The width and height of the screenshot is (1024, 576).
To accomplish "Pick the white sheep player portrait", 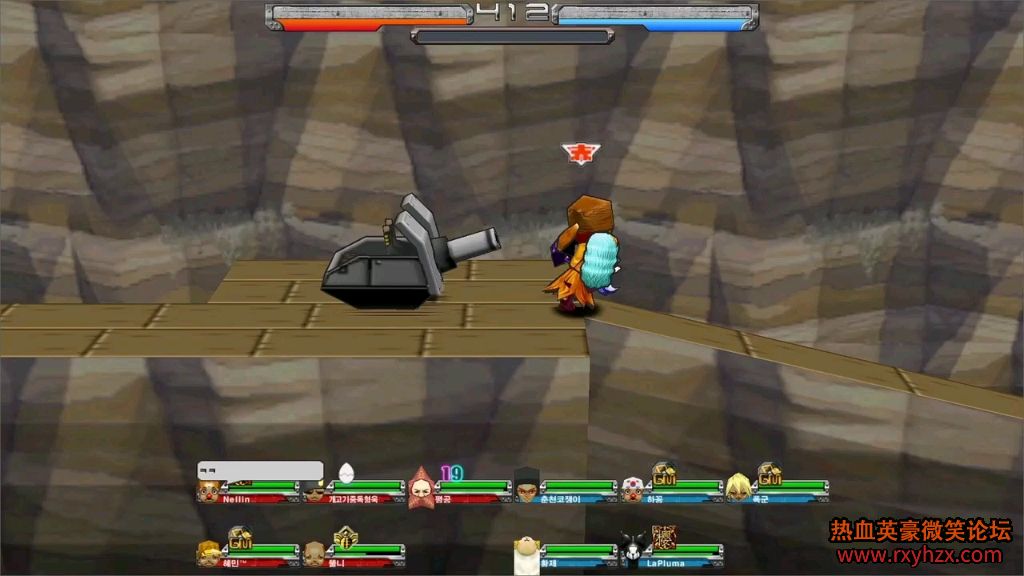I will tap(527, 555).
